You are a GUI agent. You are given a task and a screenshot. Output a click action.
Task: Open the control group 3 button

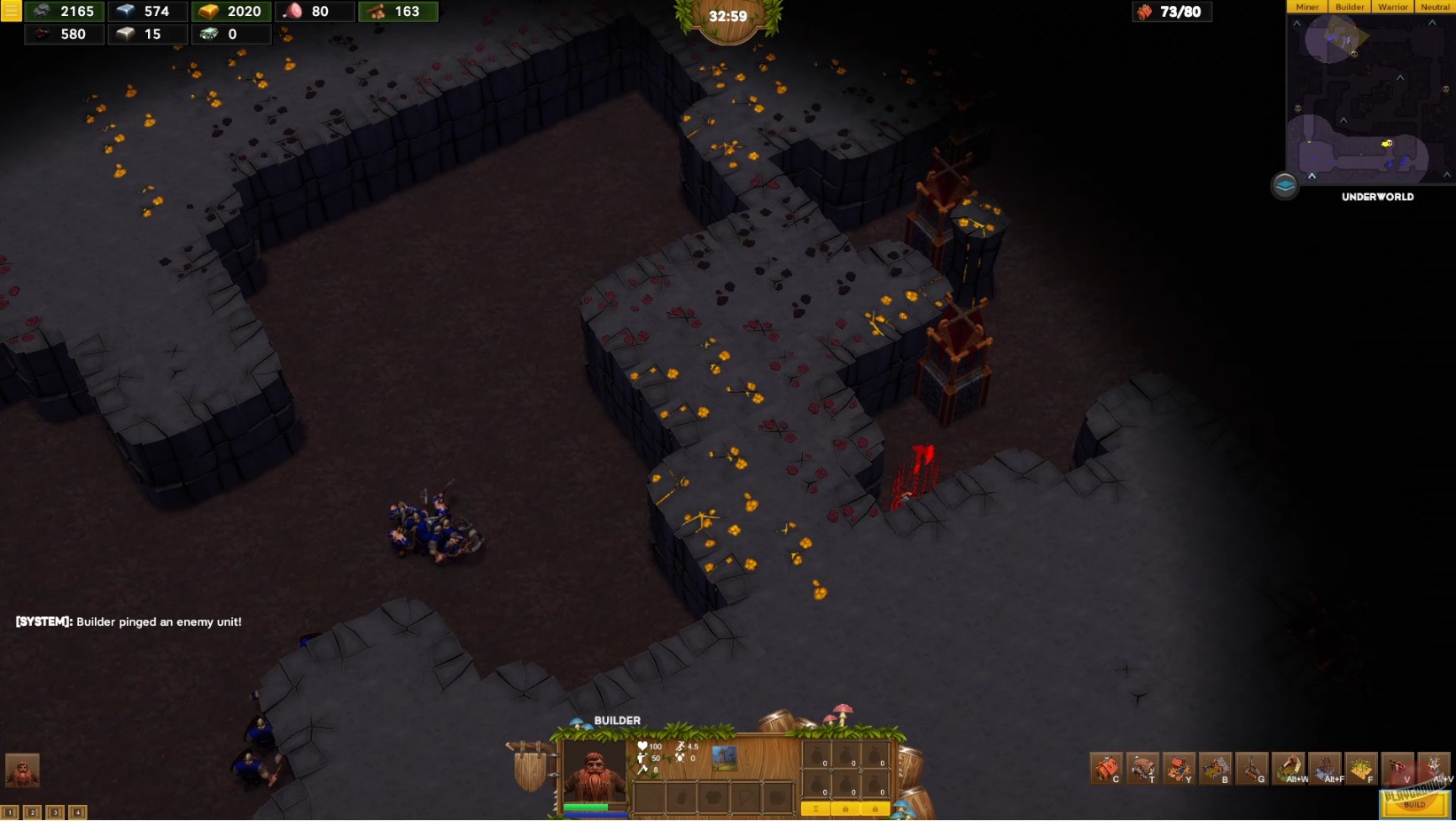click(x=55, y=811)
